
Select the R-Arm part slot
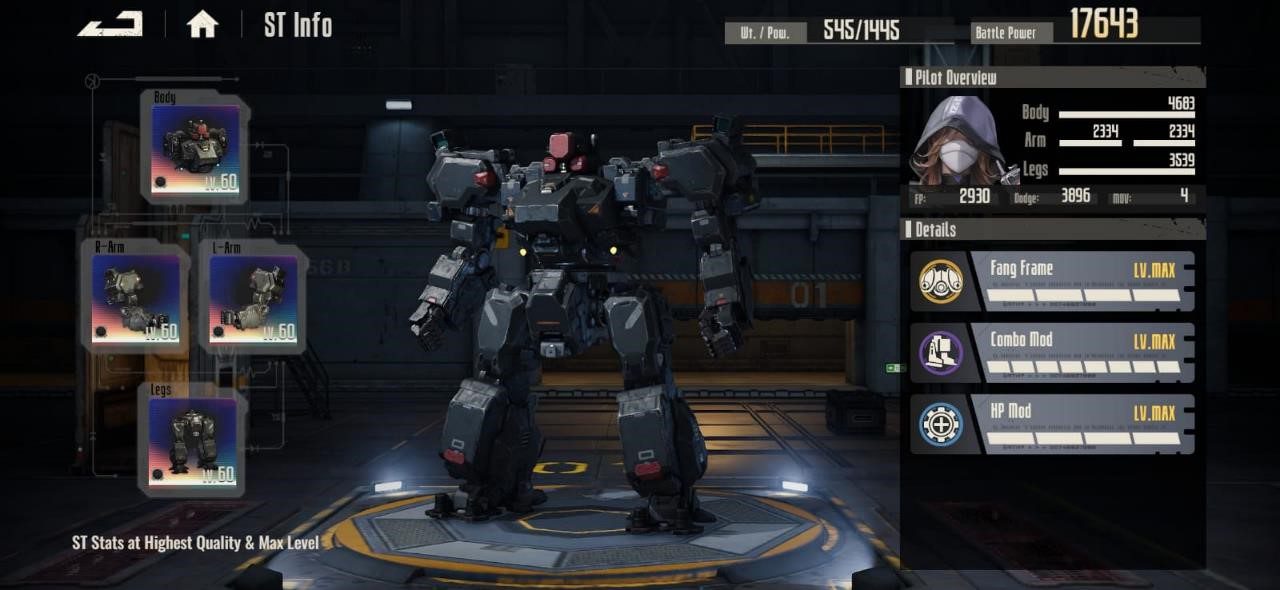(x=135, y=298)
